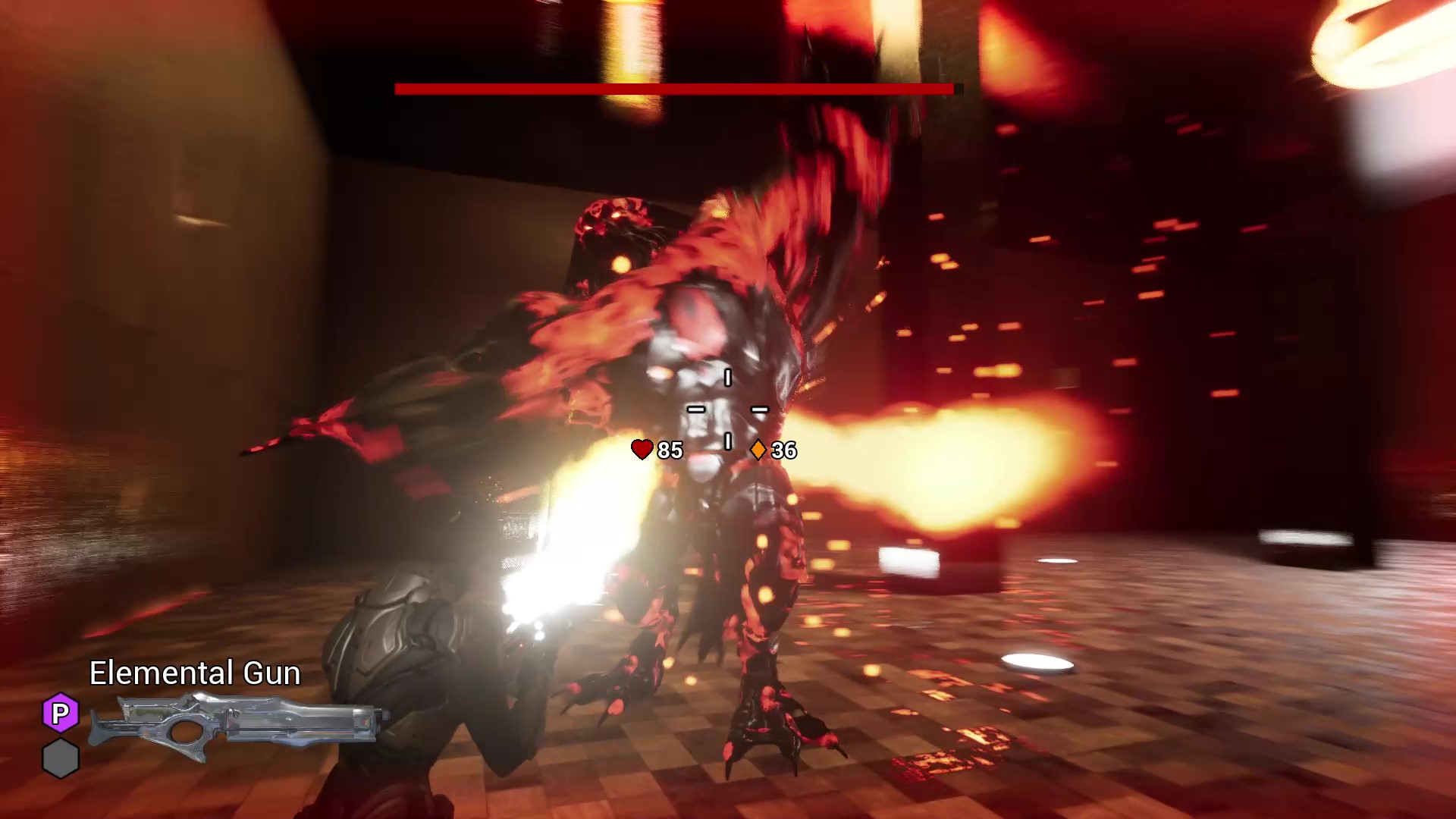Choose the purple P hexagon slot
The width and height of the screenshot is (1456, 819).
pos(61,713)
